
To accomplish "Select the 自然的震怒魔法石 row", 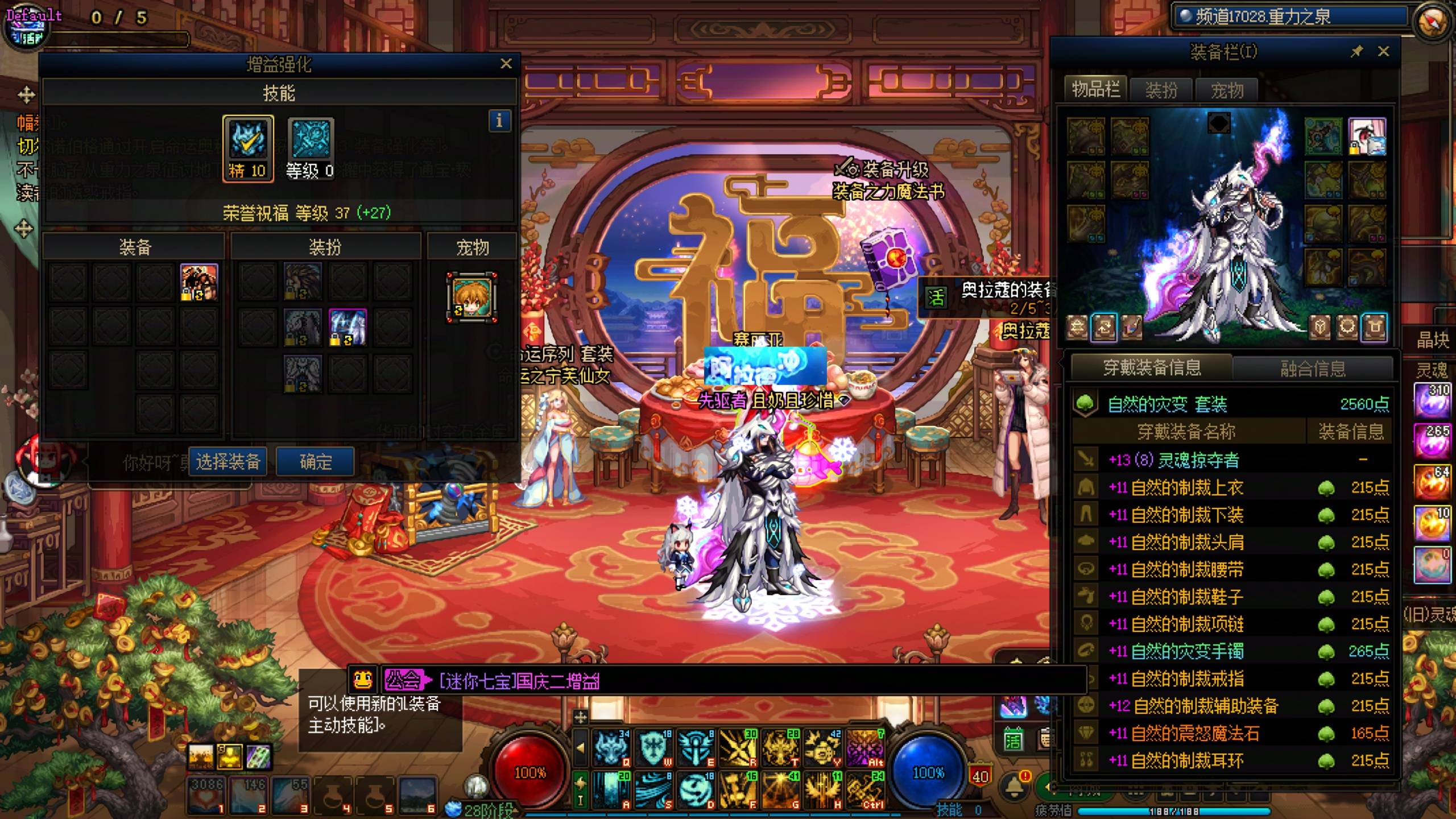I will (1194, 733).
